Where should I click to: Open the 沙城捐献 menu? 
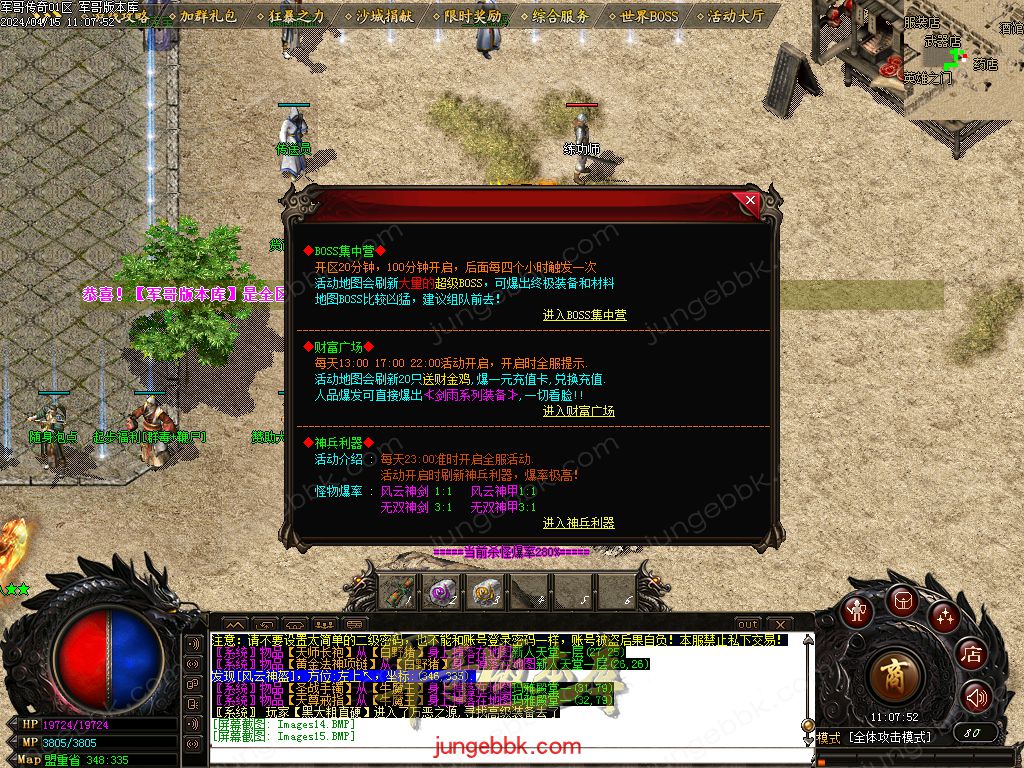coord(384,16)
